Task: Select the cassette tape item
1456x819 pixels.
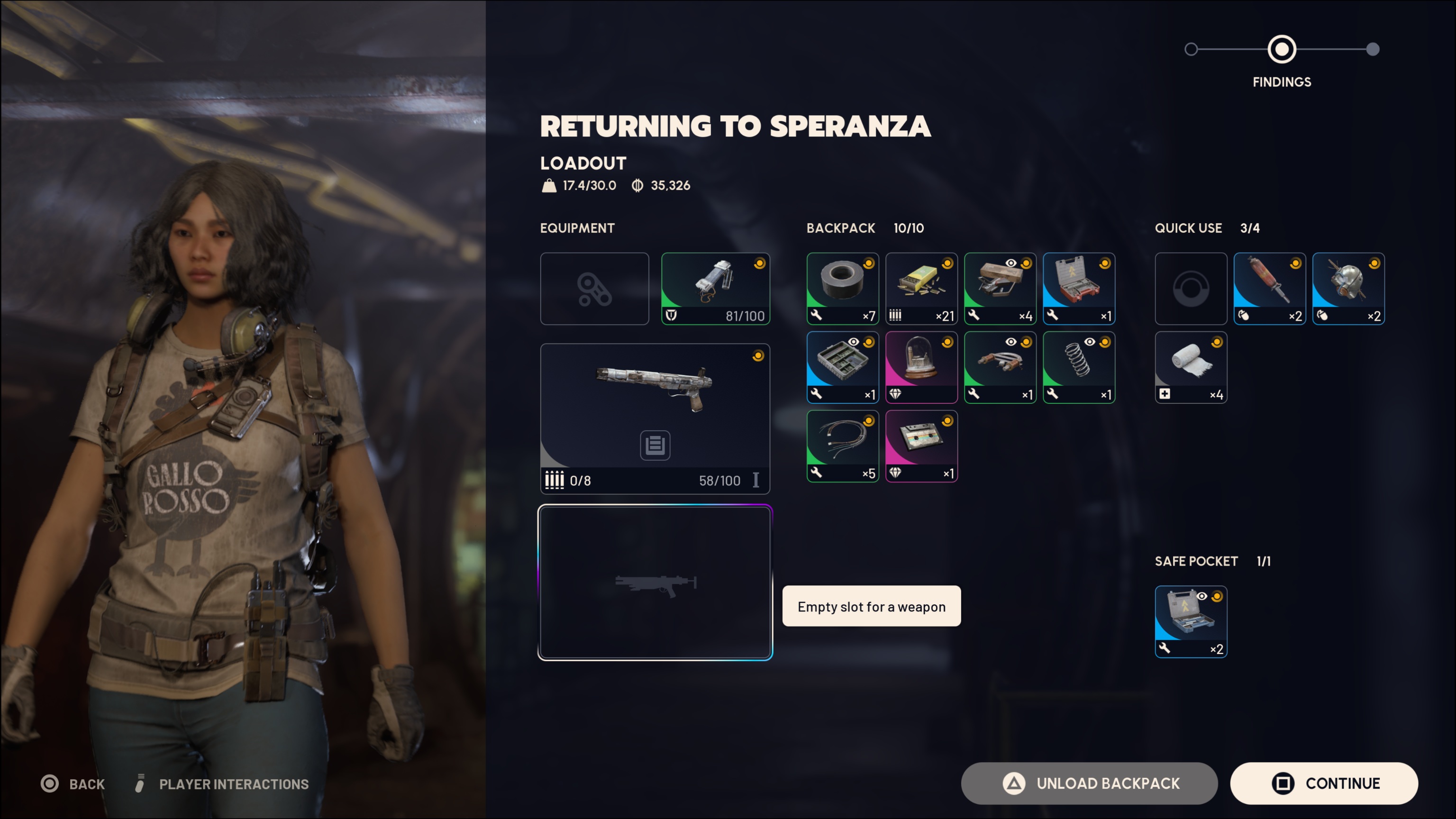Action: [x=921, y=446]
